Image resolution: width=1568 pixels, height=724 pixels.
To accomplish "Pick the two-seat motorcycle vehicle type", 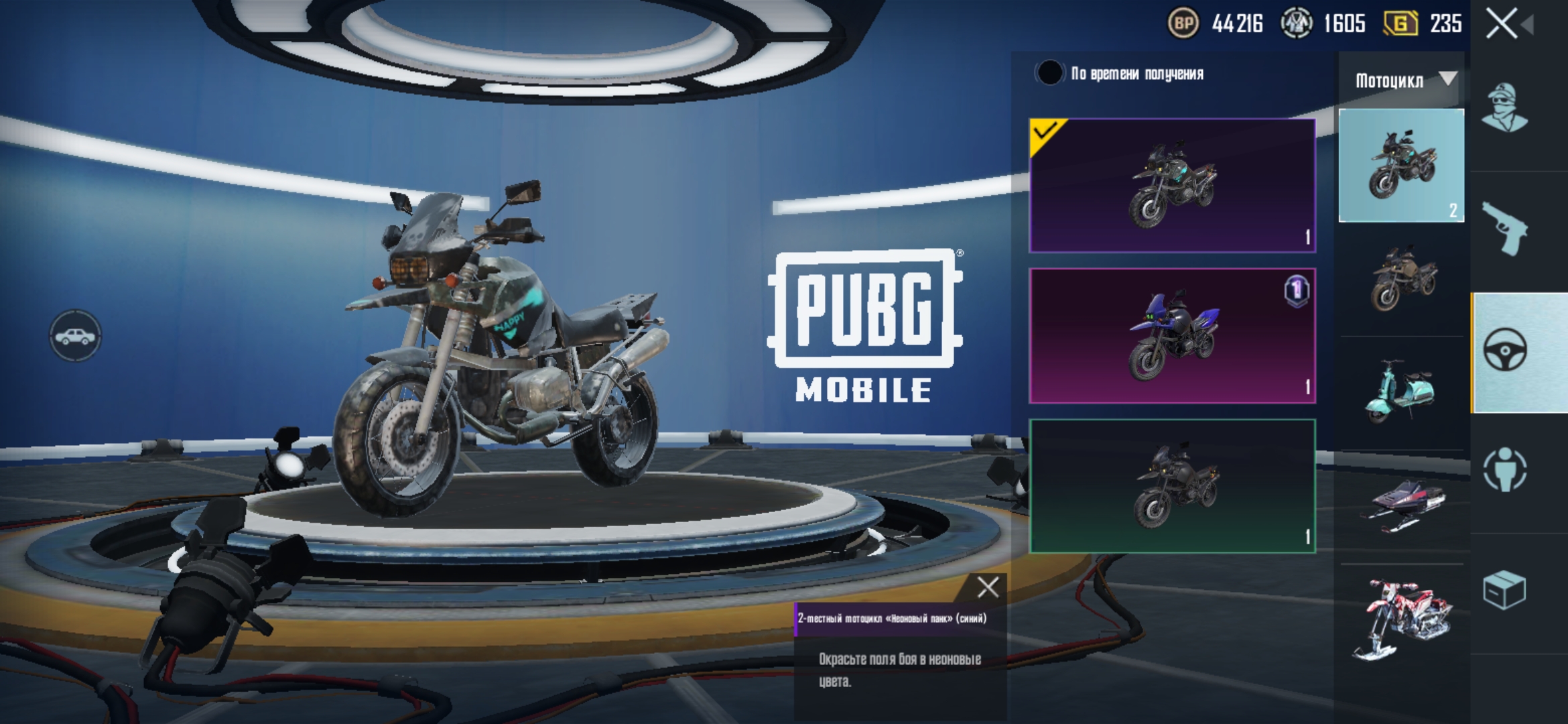I will point(1401,166).
